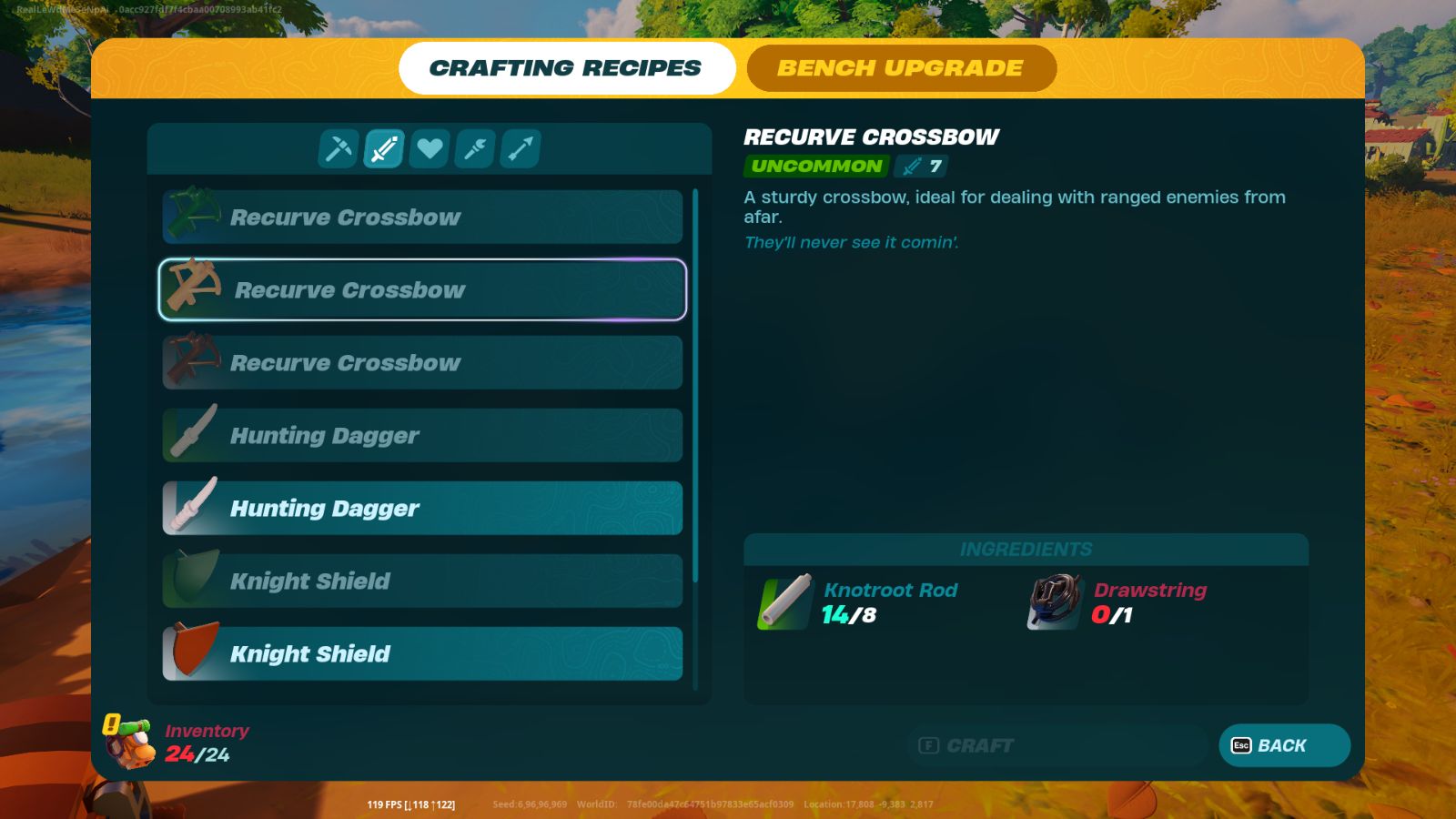This screenshot has height=819, width=1456.
Task: Inspect the Drawstring ingredient
Action: click(1055, 602)
